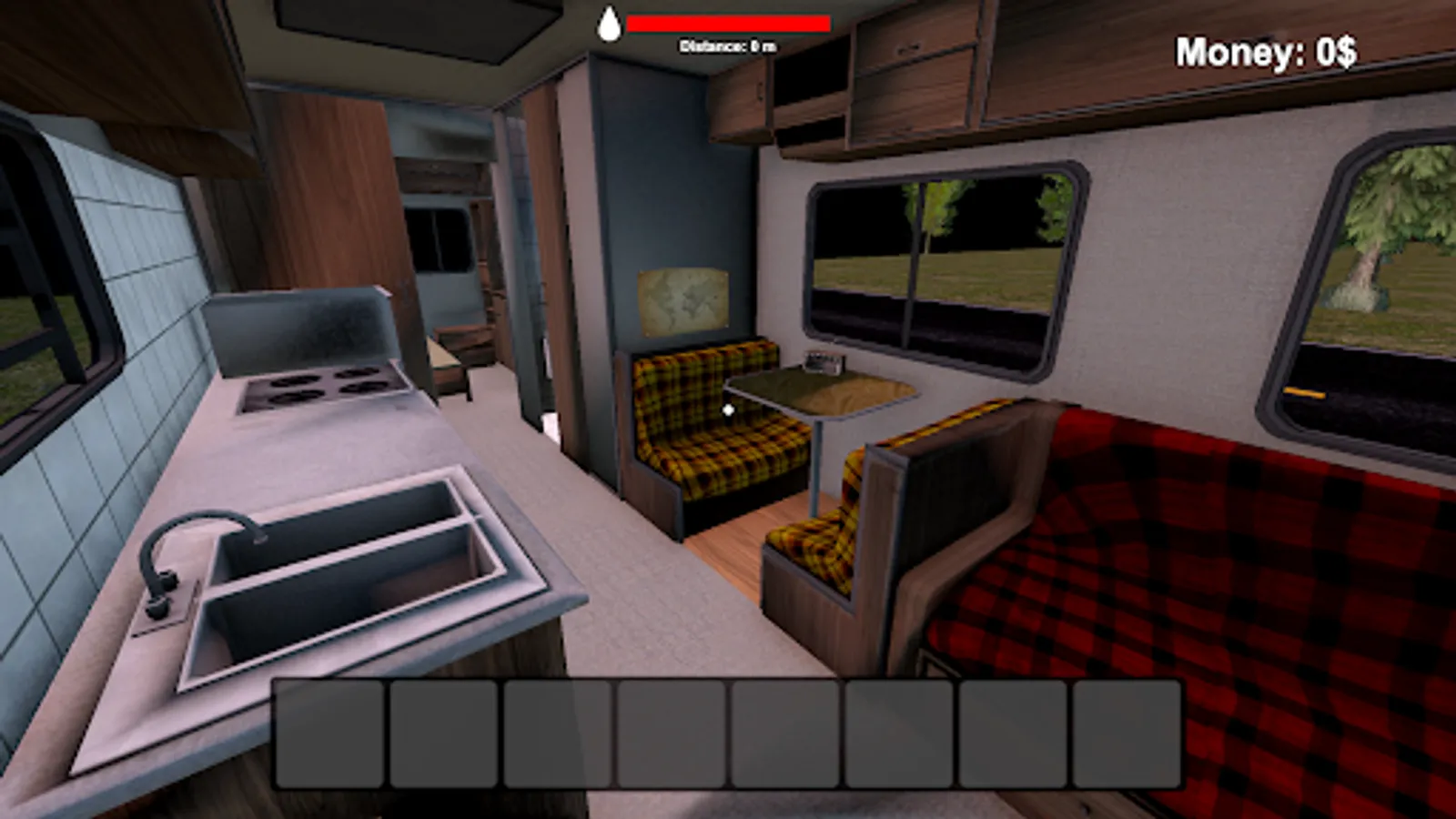
Task: Click the water drop thirst icon
Action: [610, 23]
